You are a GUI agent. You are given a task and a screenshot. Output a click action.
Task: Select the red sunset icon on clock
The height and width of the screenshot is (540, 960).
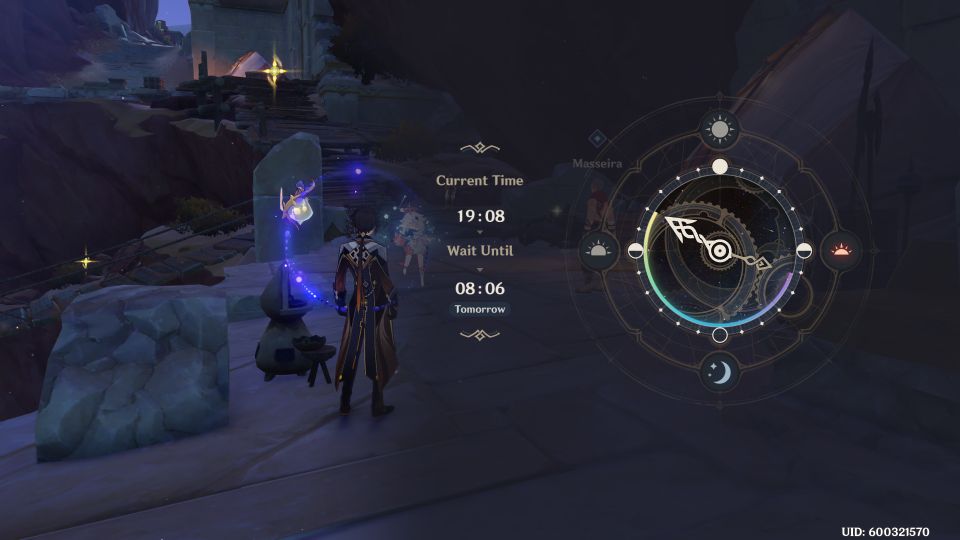(841, 249)
